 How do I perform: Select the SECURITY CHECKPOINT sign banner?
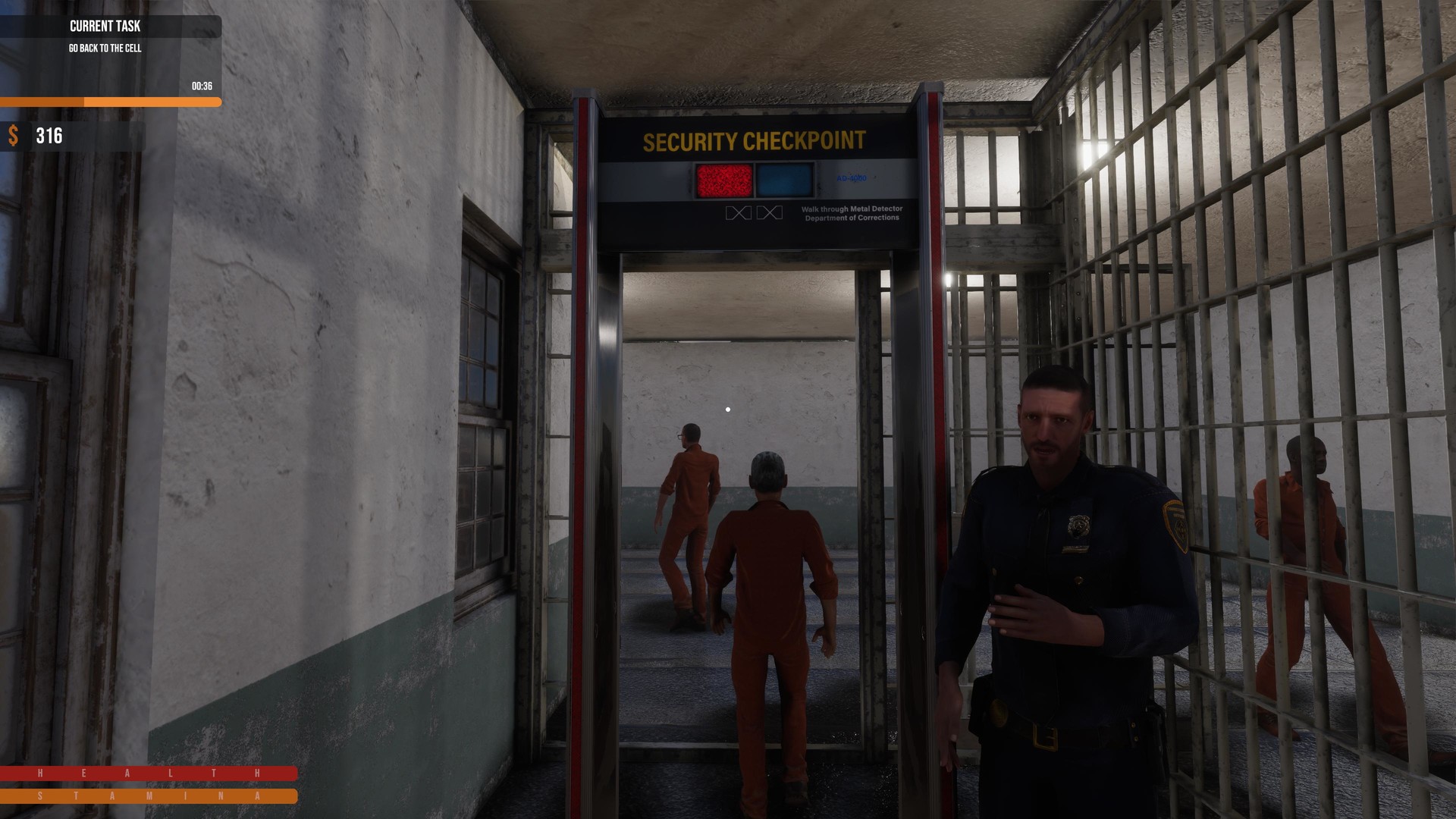pos(755,140)
